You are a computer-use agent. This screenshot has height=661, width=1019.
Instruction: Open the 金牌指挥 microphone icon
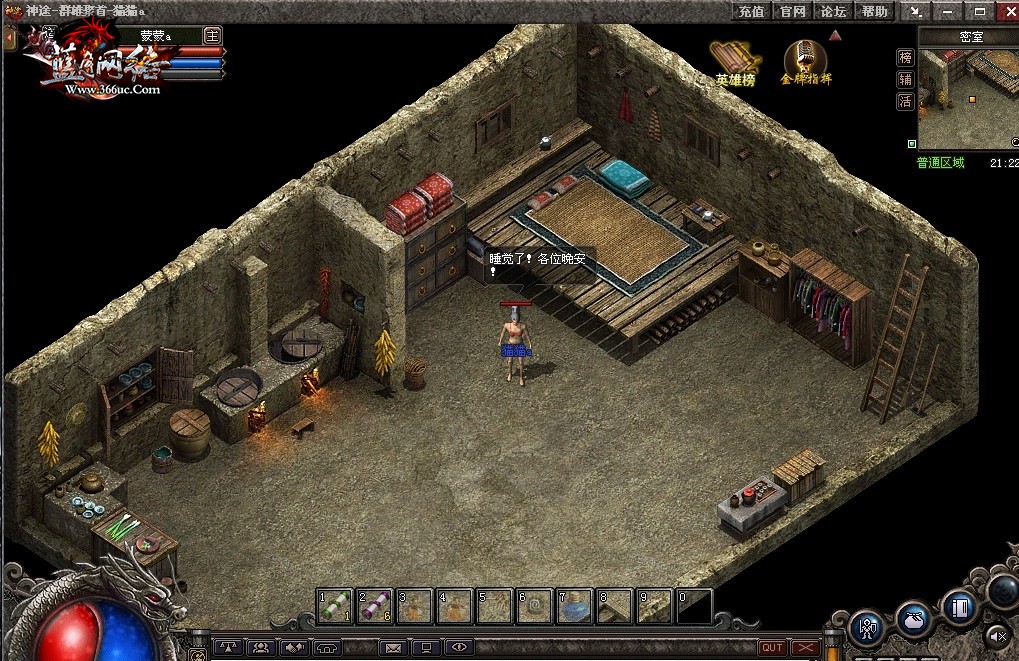tap(804, 62)
